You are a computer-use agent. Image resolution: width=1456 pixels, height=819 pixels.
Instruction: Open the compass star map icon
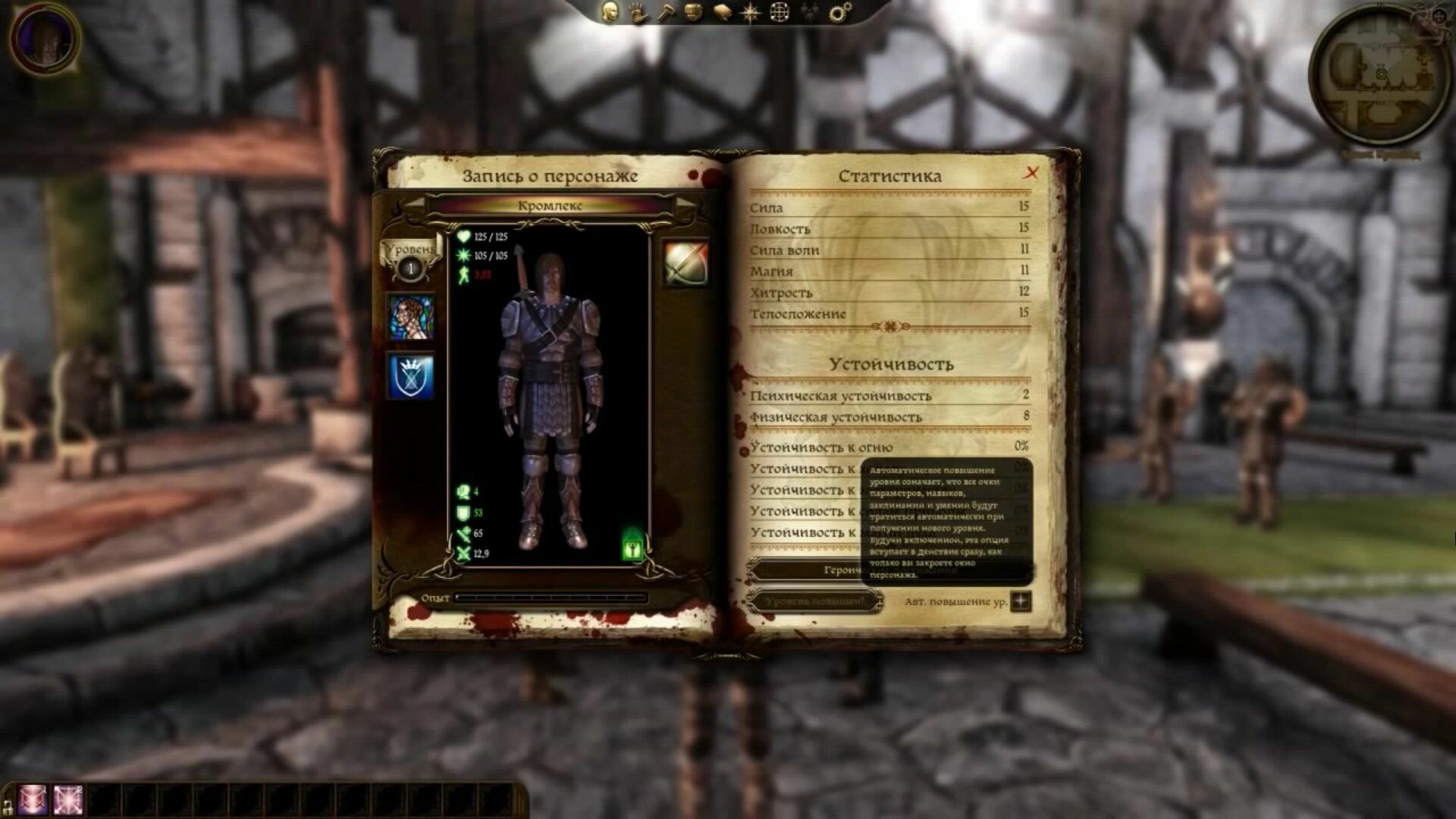751,13
